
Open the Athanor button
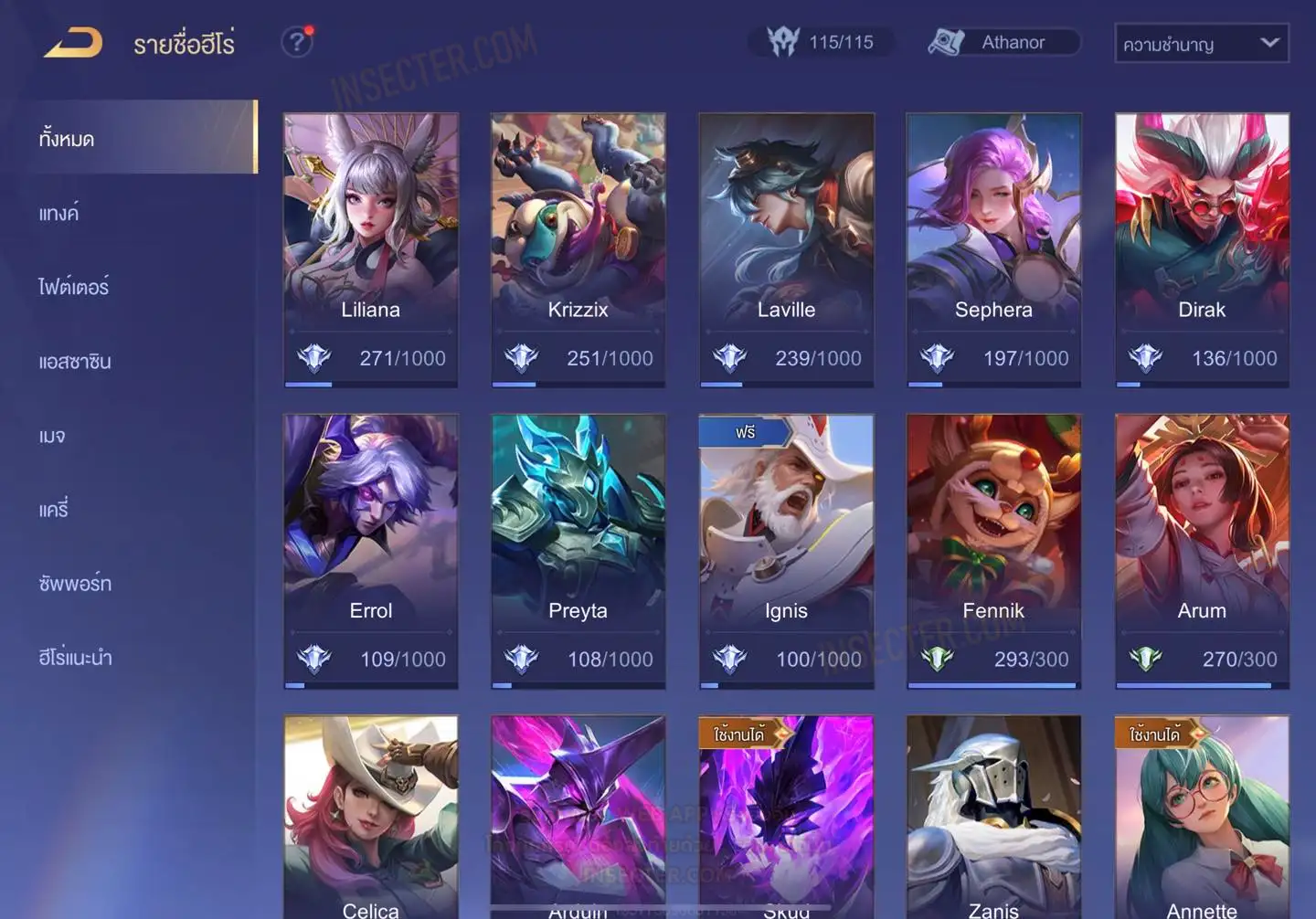[1003, 42]
